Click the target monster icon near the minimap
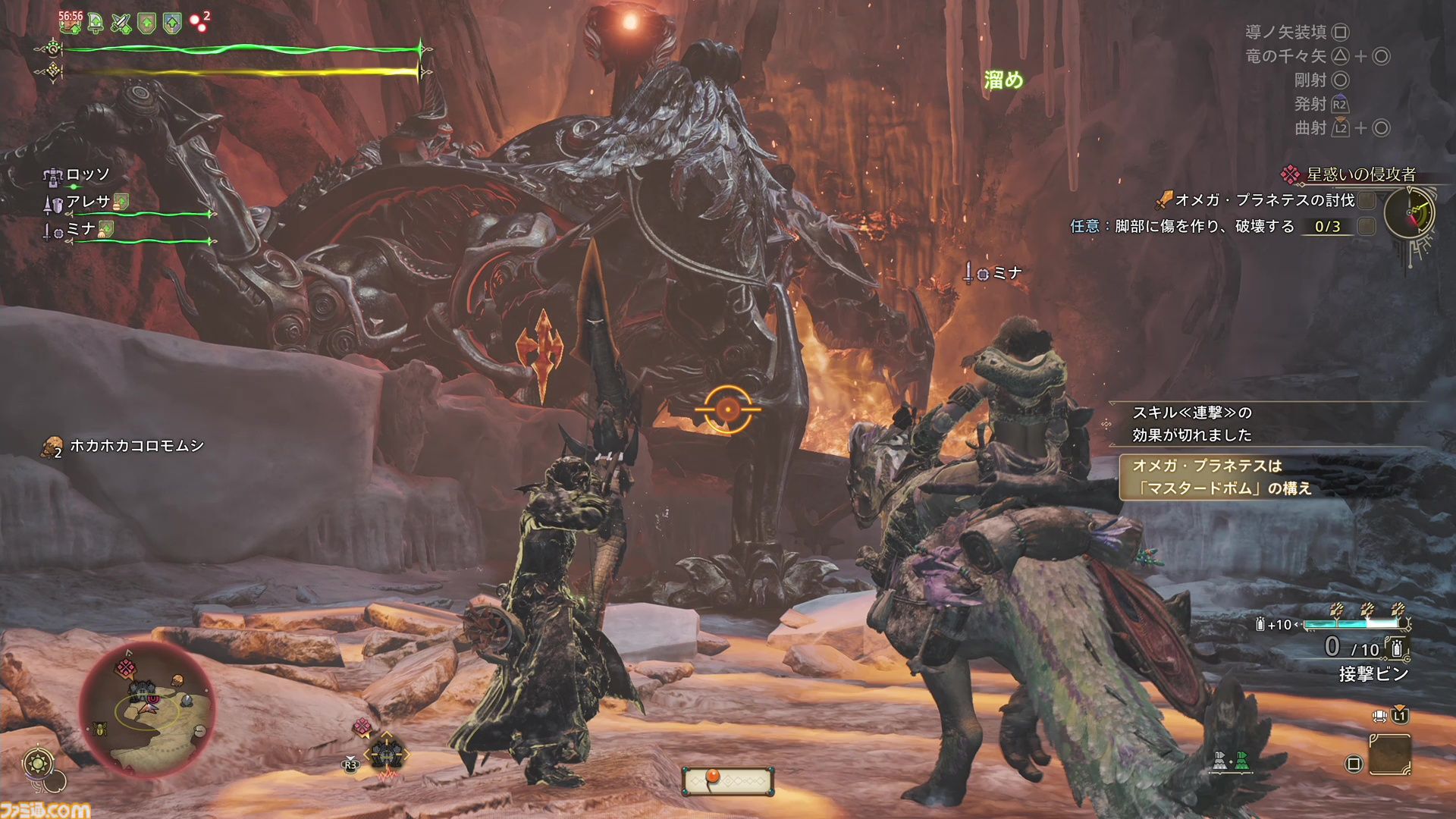 [x=386, y=755]
